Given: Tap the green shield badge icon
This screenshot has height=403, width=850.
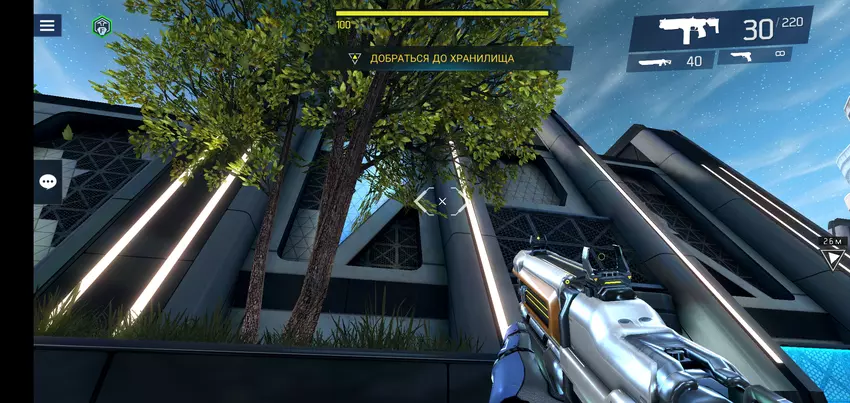Looking at the screenshot, I should click(x=102, y=27).
